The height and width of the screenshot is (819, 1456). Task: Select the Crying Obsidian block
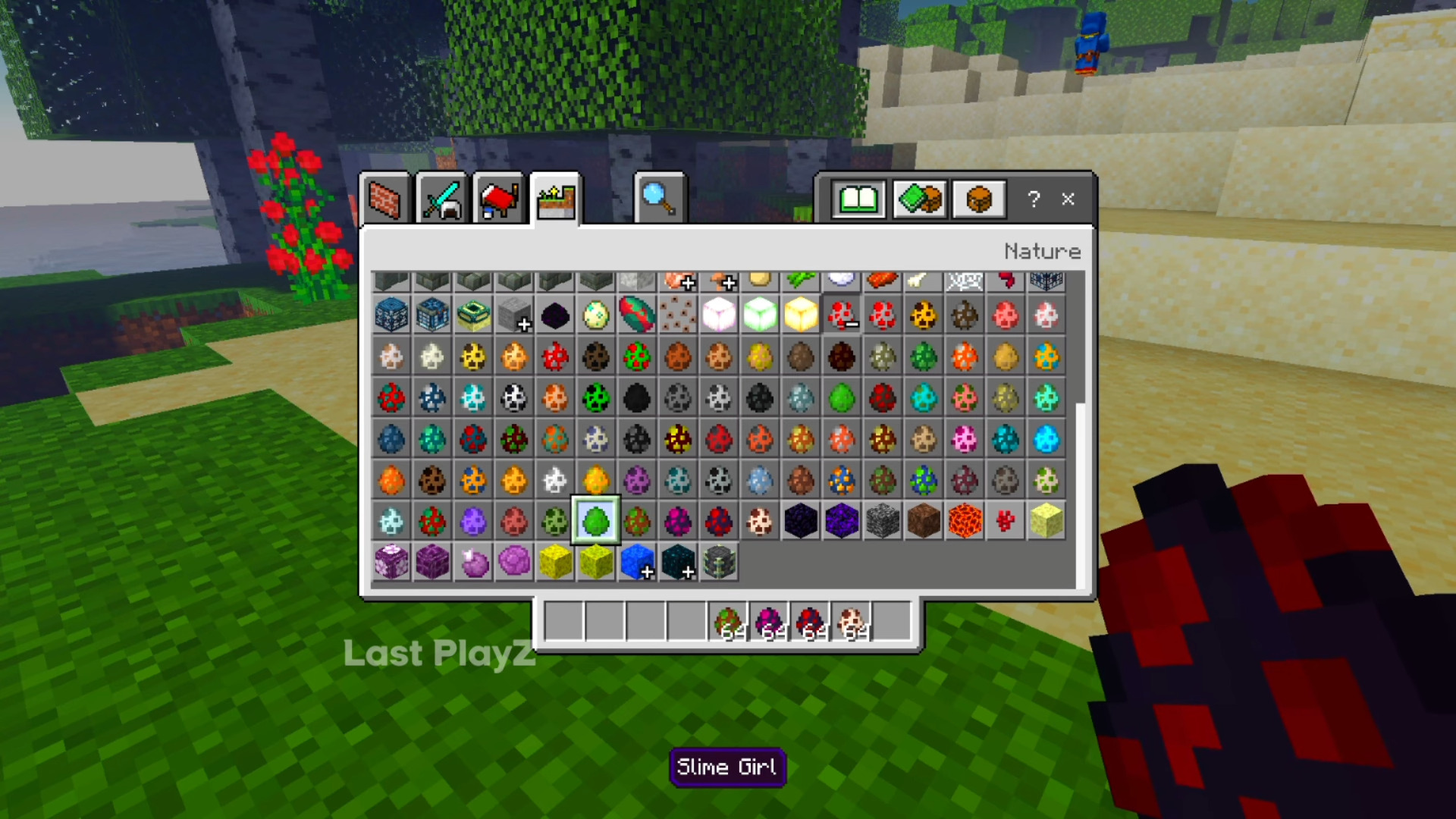click(841, 522)
